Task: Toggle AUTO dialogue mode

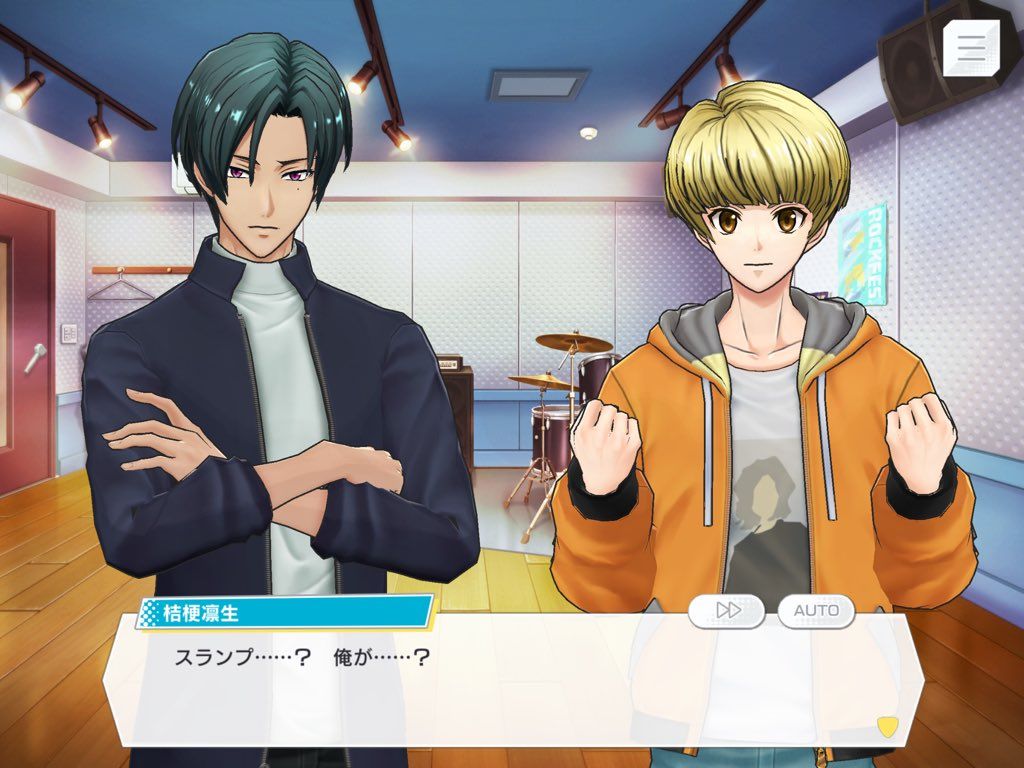Action: [x=816, y=610]
